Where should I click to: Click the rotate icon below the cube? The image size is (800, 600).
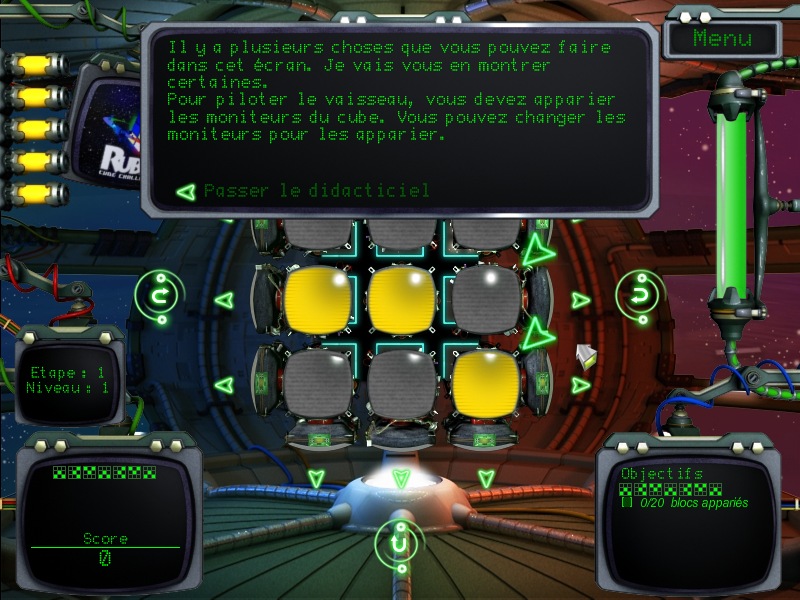[400, 545]
